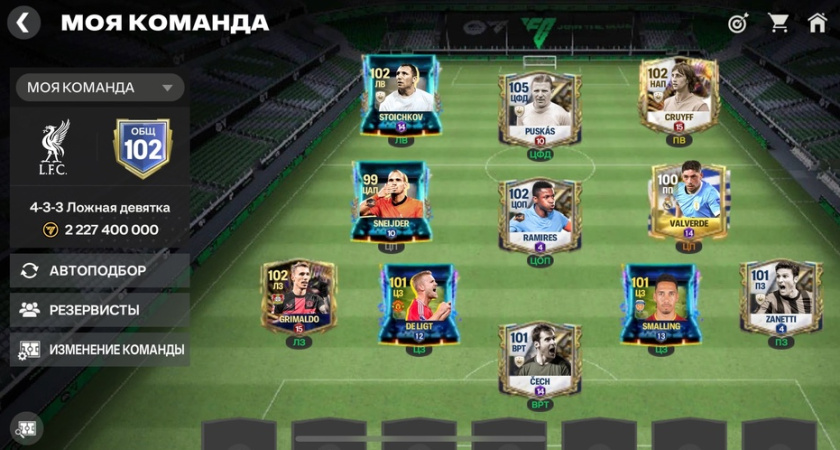This screenshot has width=840, height=450.
Task: Open the МОЯ КОМАНДА dropdown
Action: pyautogui.click(x=100, y=88)
